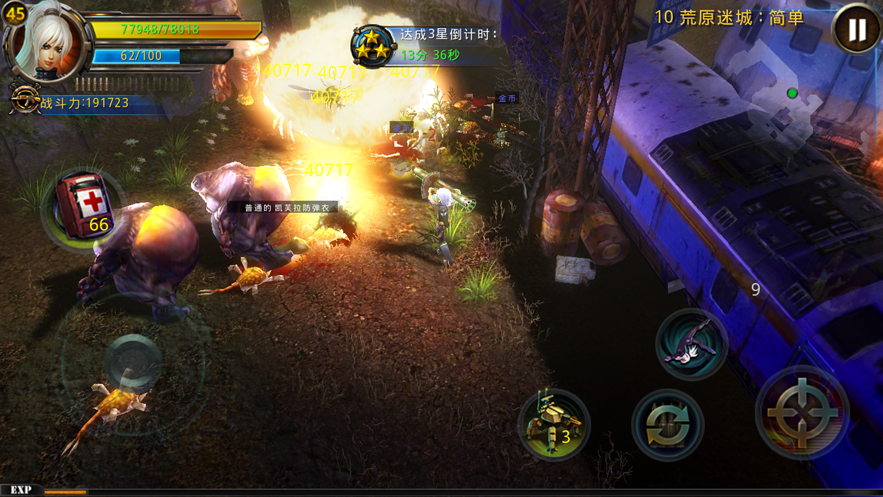Touch the virtual movement joystick
Viewport: 883px width, 497px height.
132,362
